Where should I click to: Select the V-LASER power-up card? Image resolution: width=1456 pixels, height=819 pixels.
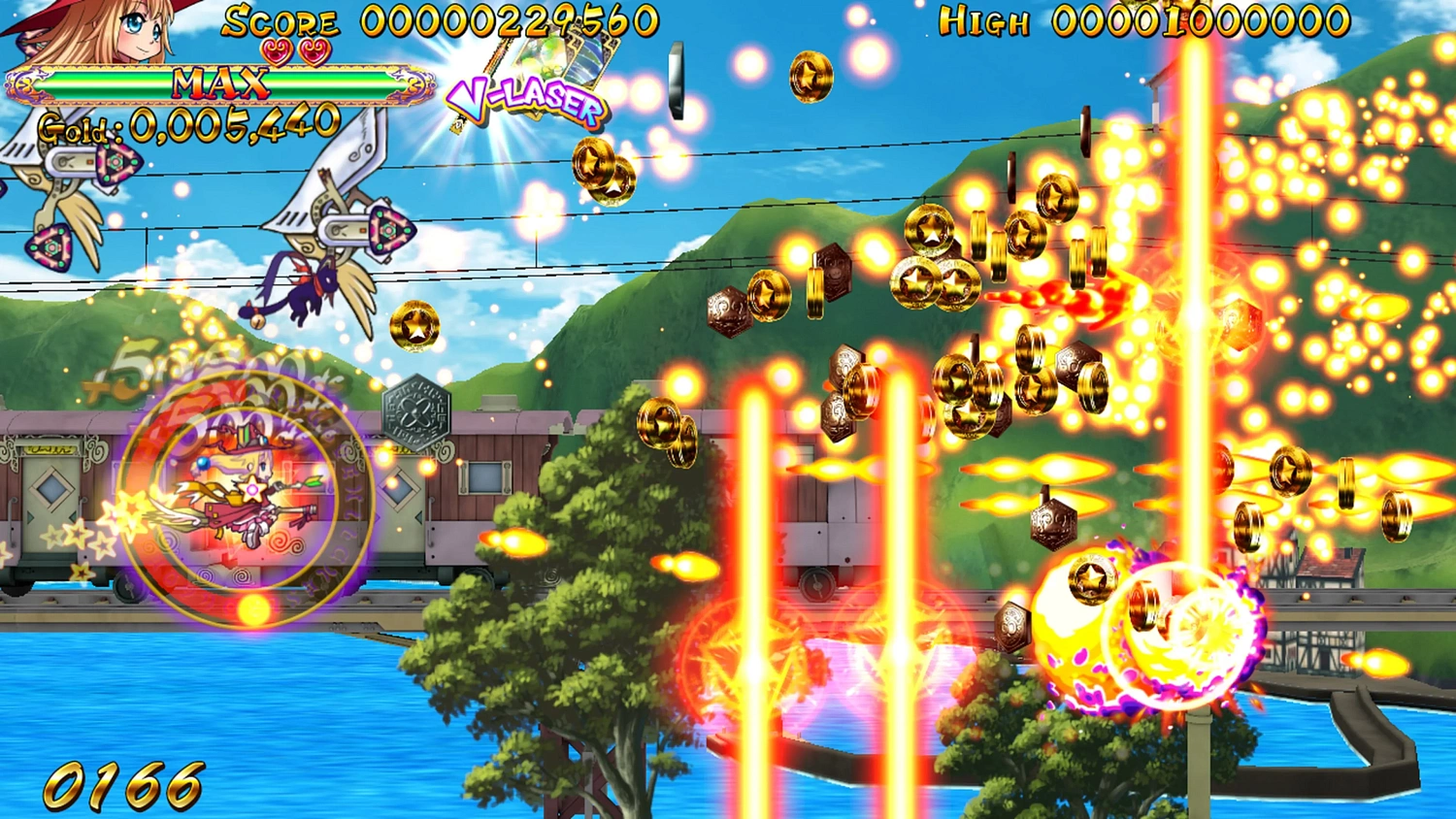click(529, 92)
